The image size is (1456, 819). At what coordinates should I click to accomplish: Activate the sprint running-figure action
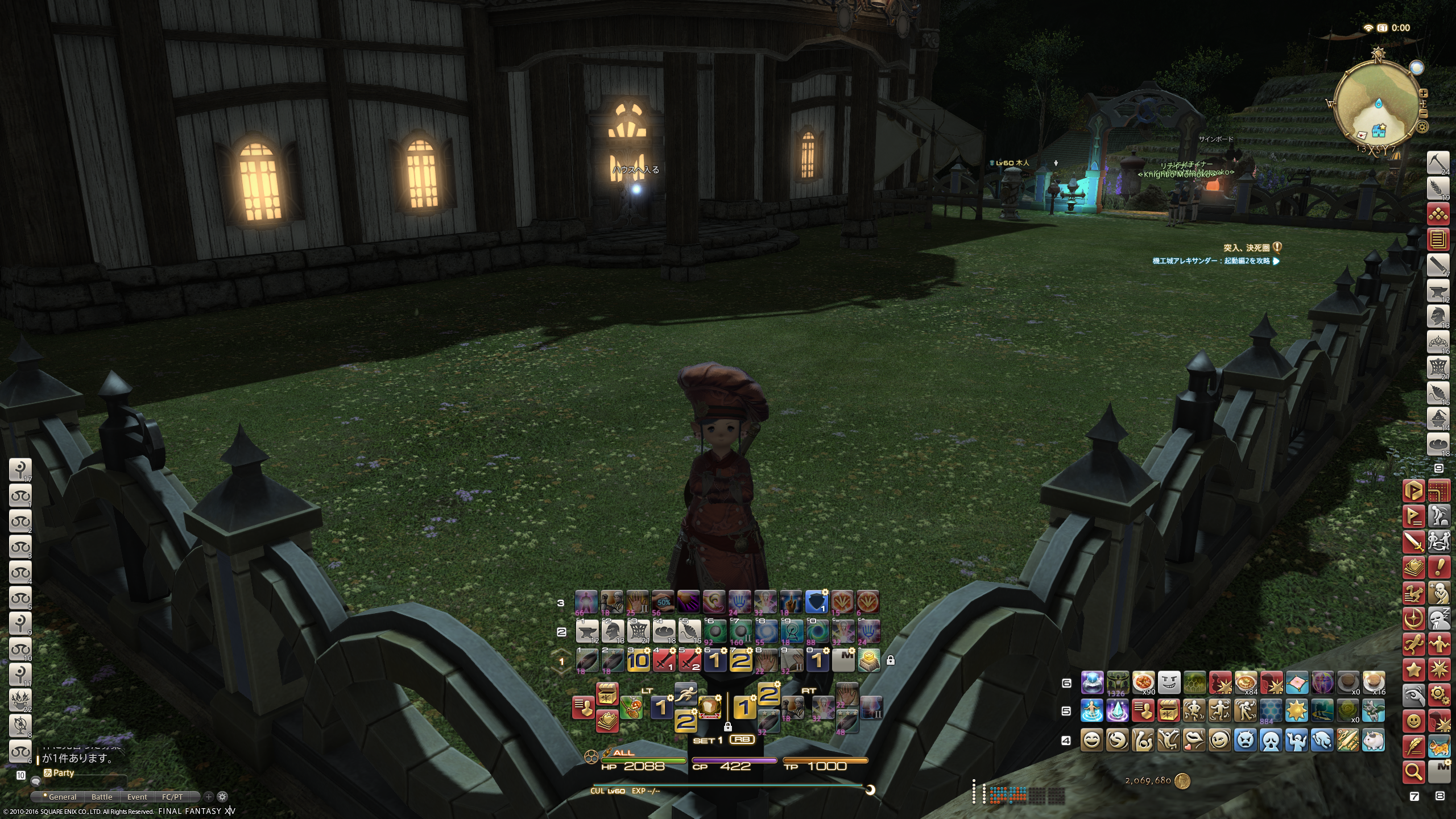686,694
